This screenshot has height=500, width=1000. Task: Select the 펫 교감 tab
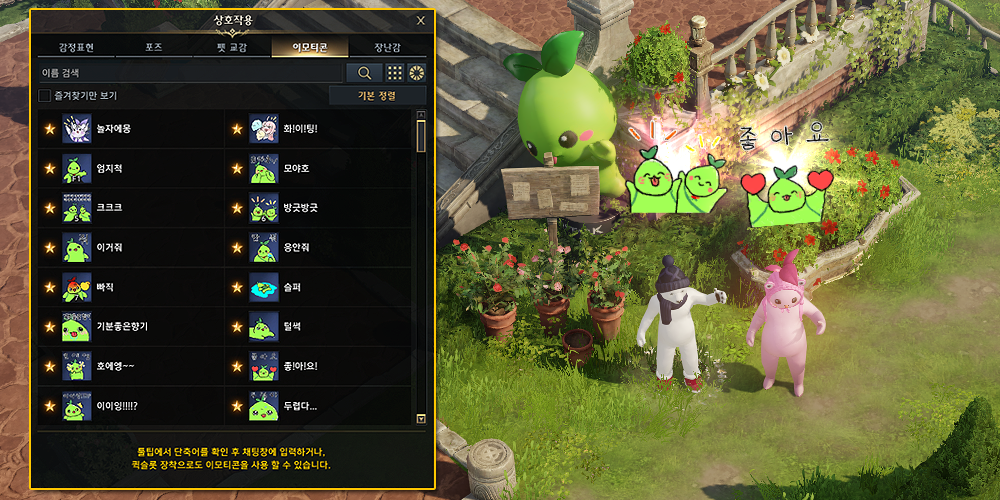(x=231, y=47)
